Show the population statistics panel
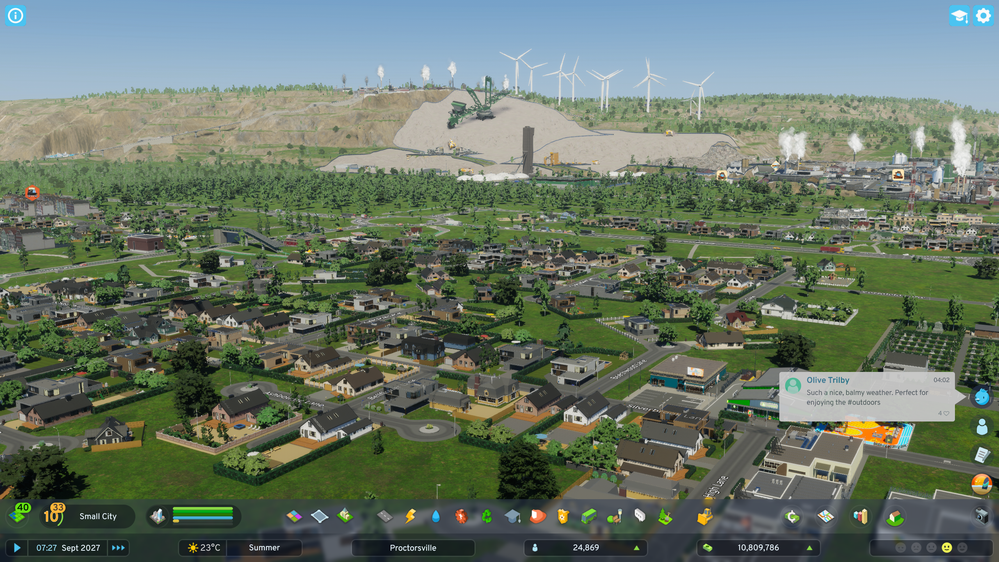 pyautogui.click(x=585, y=548)
